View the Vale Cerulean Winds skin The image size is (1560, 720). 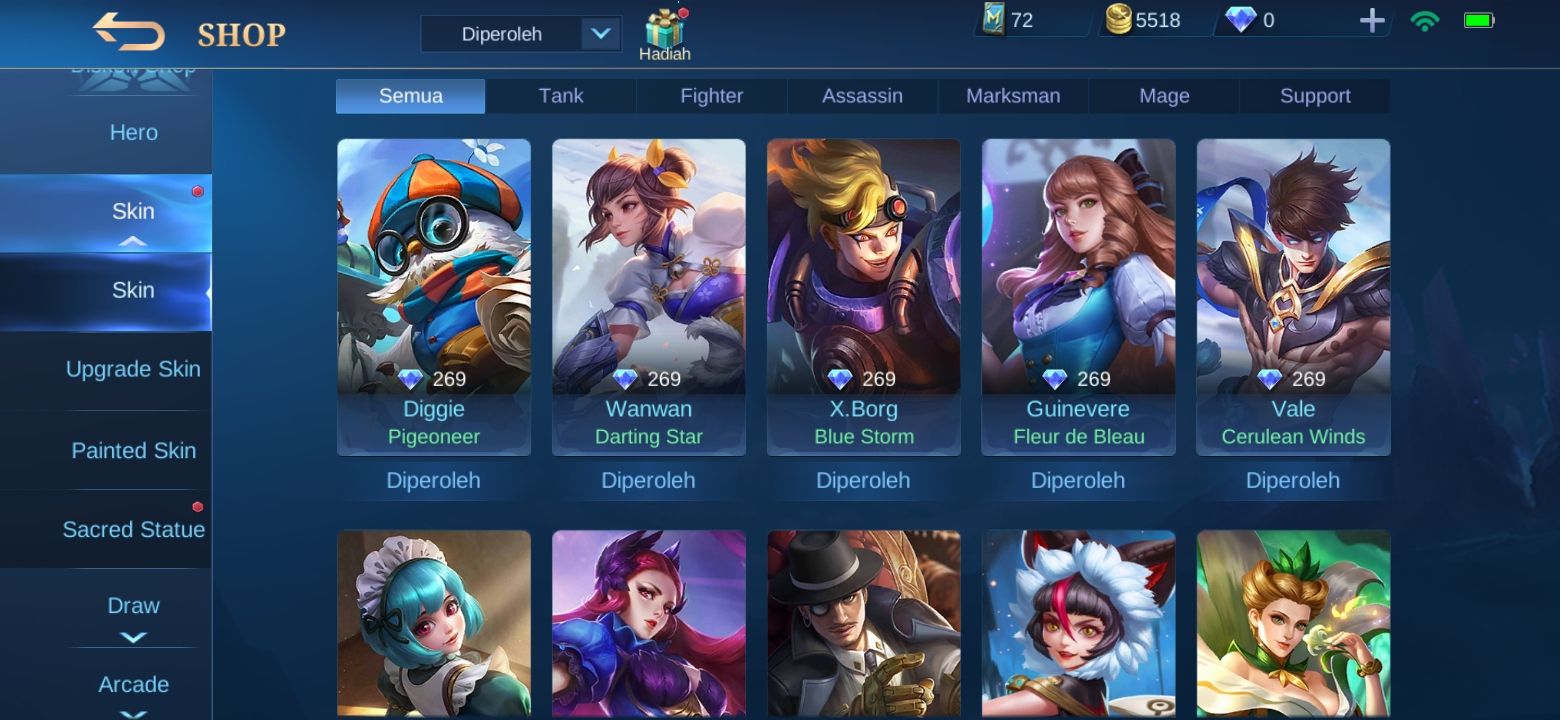[x=1293, y=296]
